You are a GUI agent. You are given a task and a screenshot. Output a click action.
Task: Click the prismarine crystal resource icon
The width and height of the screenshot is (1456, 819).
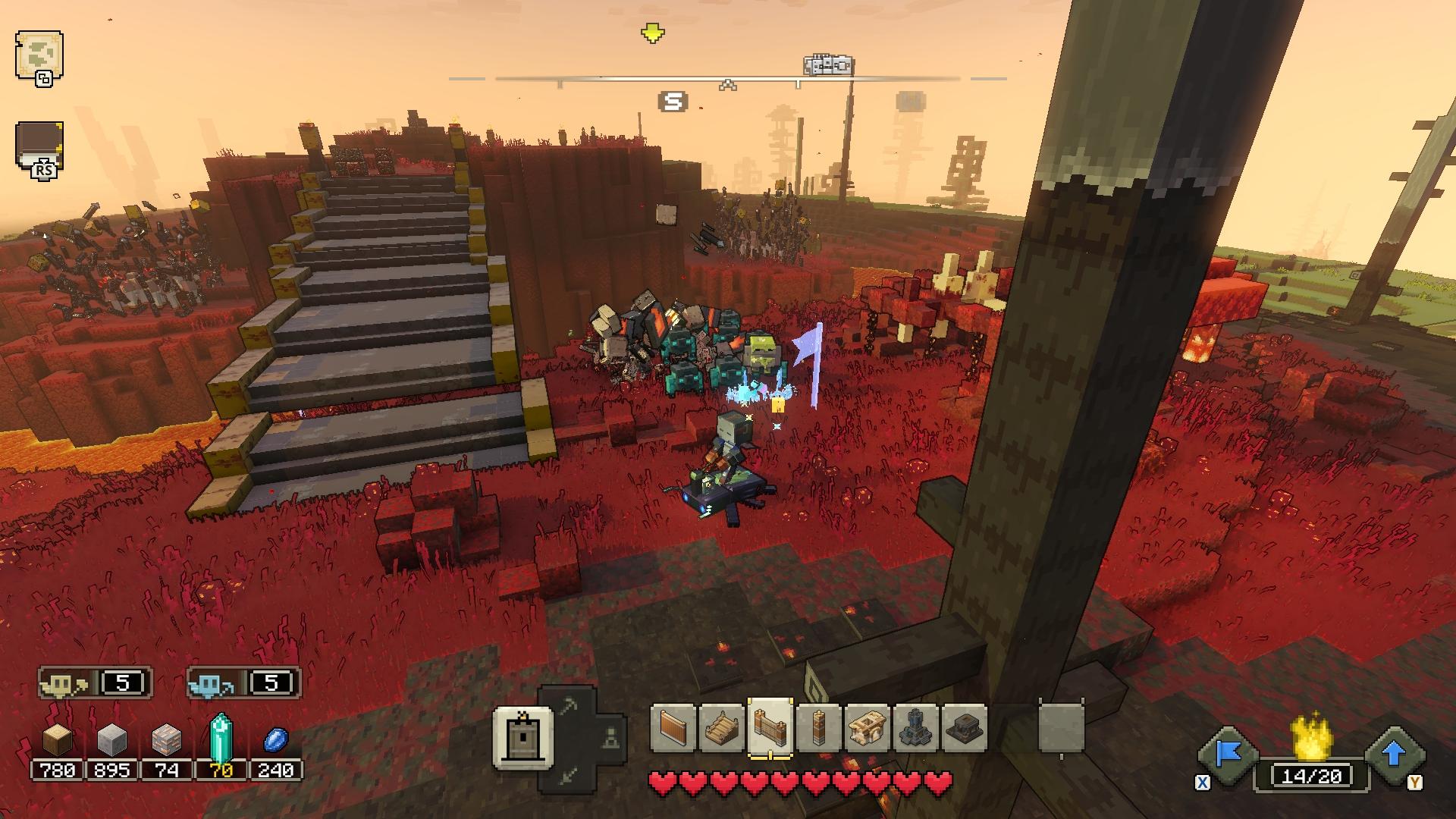click(221, 737)
